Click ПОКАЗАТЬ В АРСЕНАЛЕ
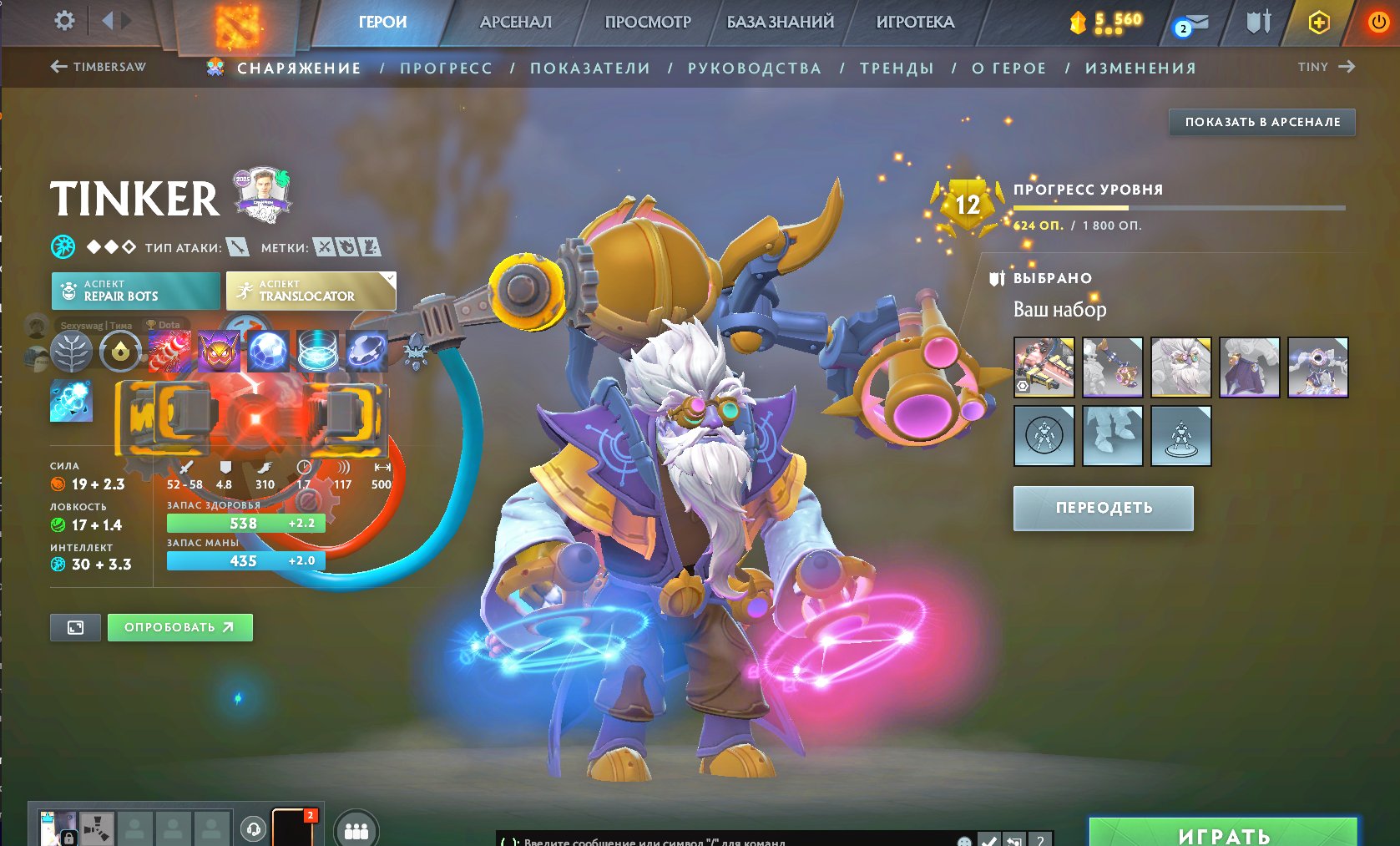 click(x=1261, y=122)
